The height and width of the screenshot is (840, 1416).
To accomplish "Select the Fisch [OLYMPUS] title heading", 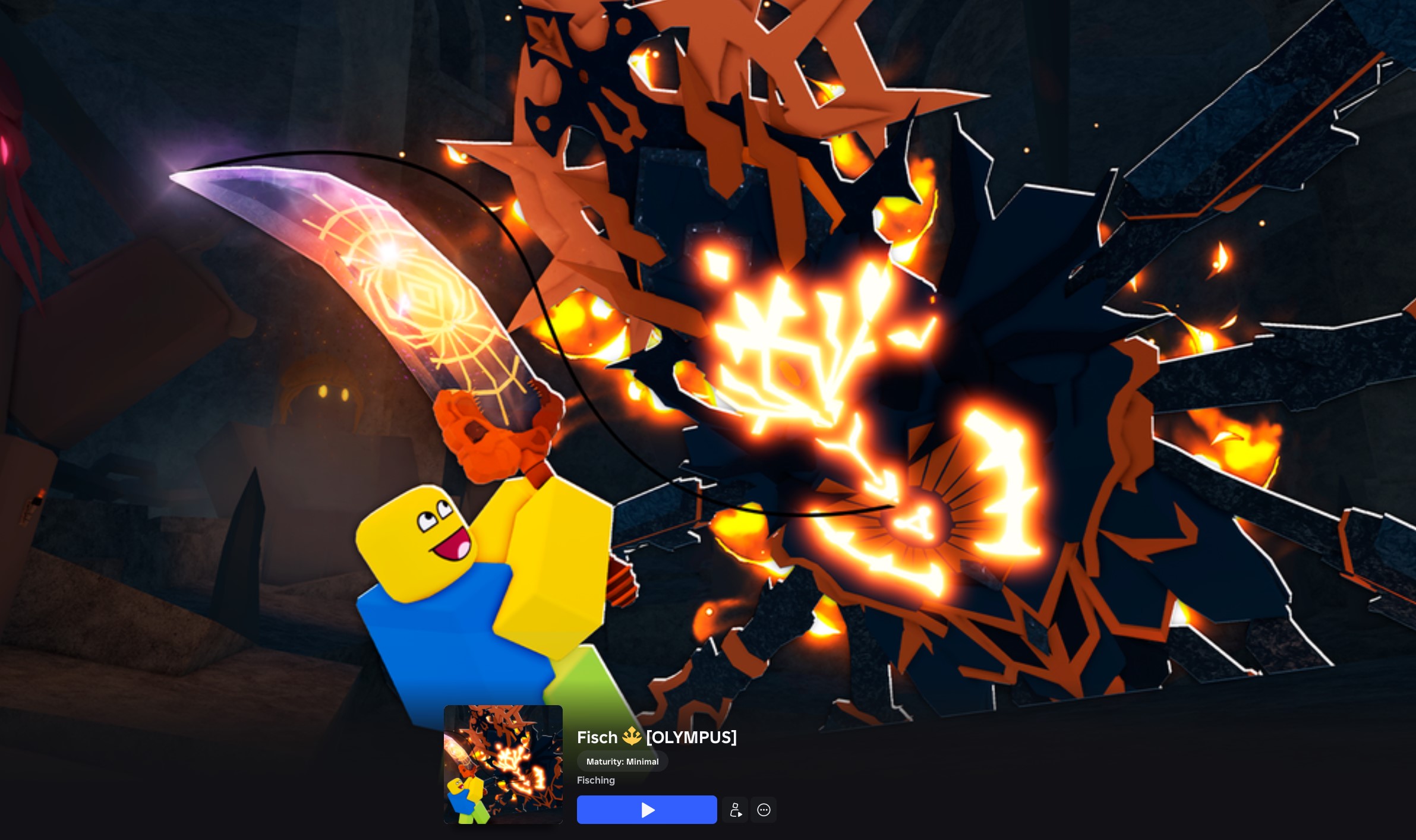I will (x=656, y=737).
